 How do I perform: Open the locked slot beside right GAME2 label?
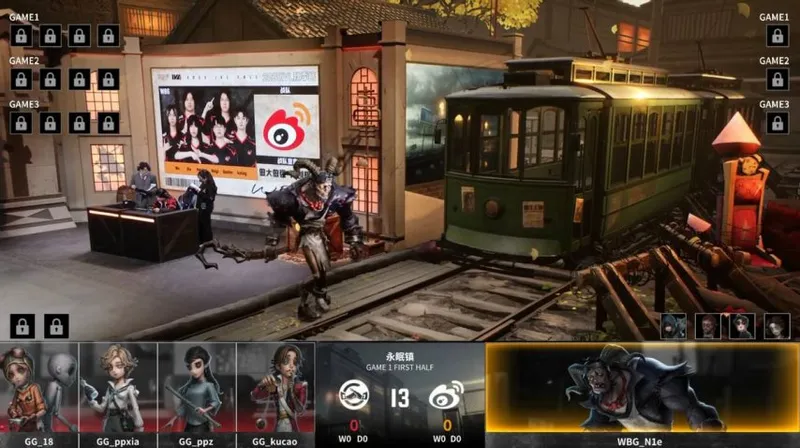click(x=776, y=79)
